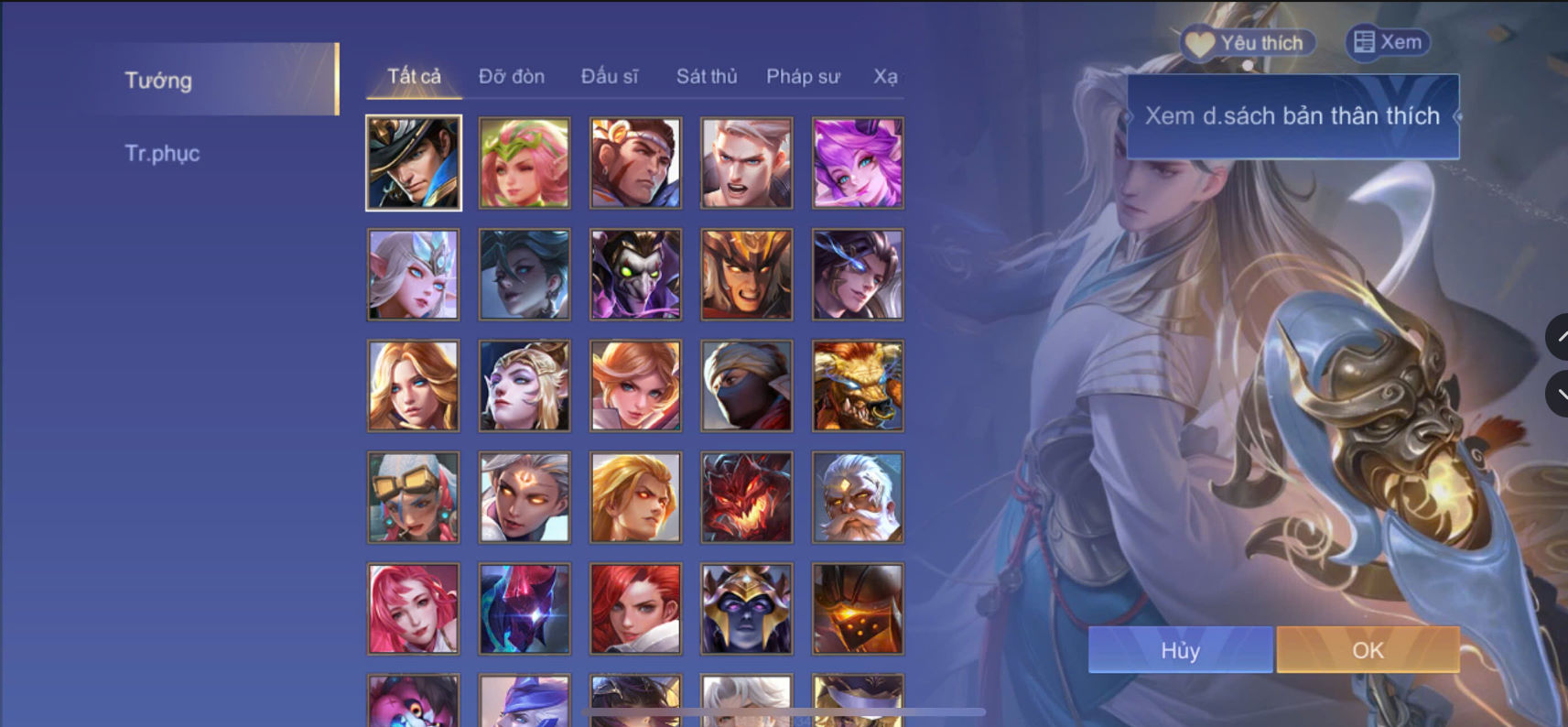1568x727 pixels.
Task: Cancel with the Hủy button
Action: pos(1179,650)
